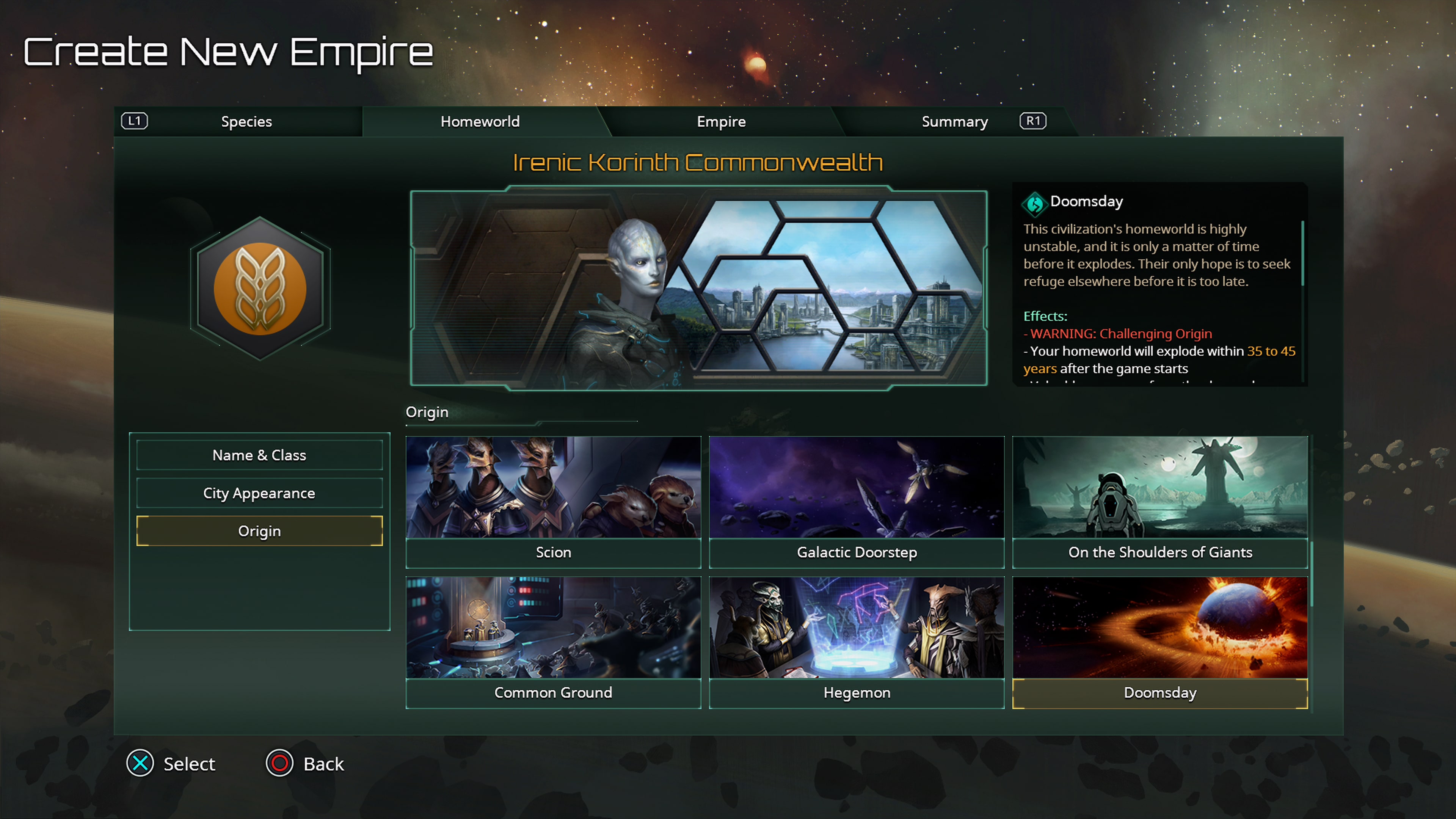The width and height of the screenshot is (1456, 819).
Task: Open the Summary tab
Action: click(x=955, y=121)
